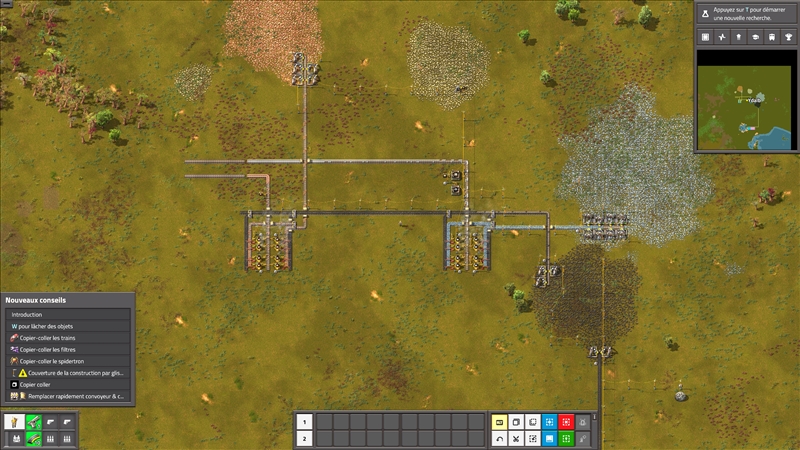The image size is (800, 450).
Task: Click the undo arrow shortcut
Action: pos(500,438)
